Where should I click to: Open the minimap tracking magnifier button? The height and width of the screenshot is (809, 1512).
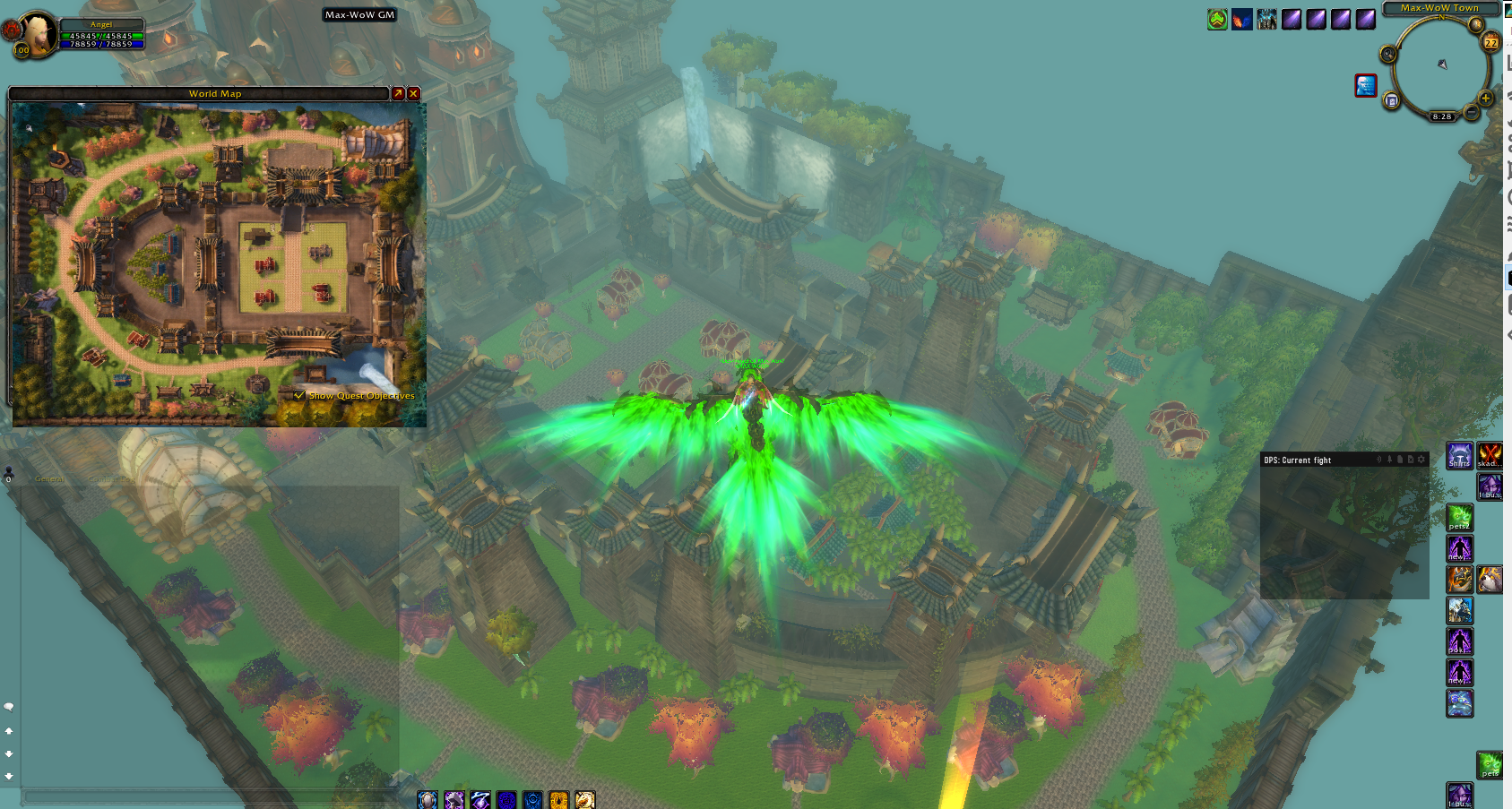(x=1387, y=55)
